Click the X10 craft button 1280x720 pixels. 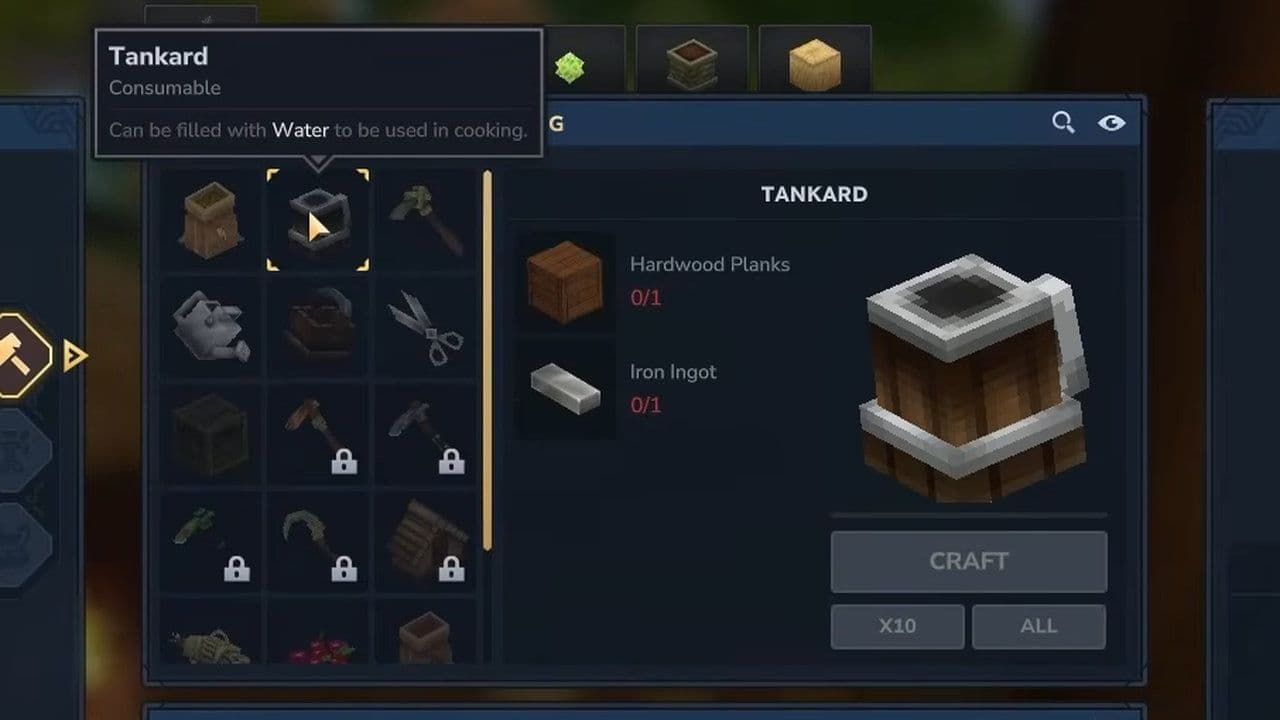point(897,627)
